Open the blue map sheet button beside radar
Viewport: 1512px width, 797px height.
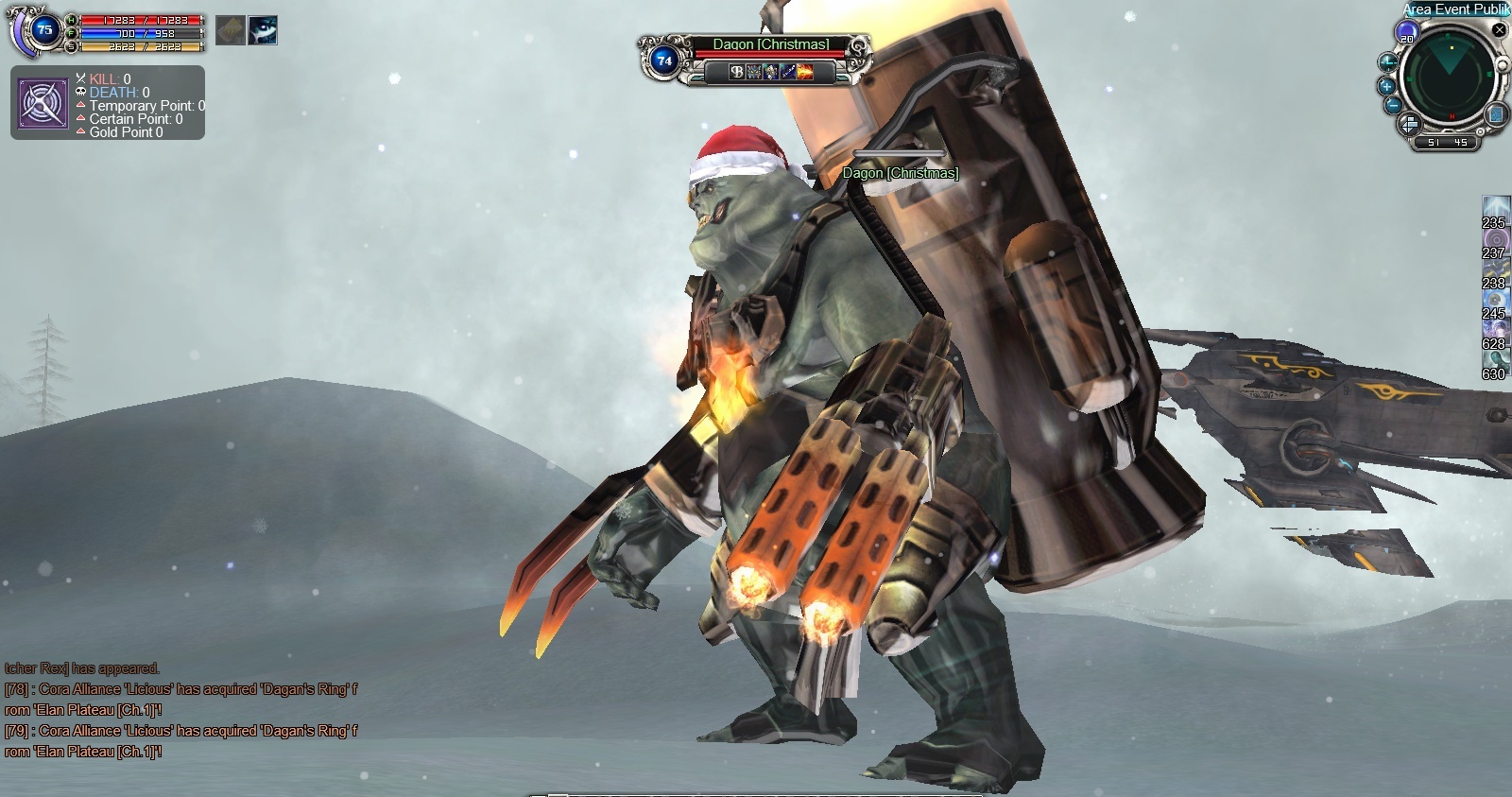[x=1496, y=114]
